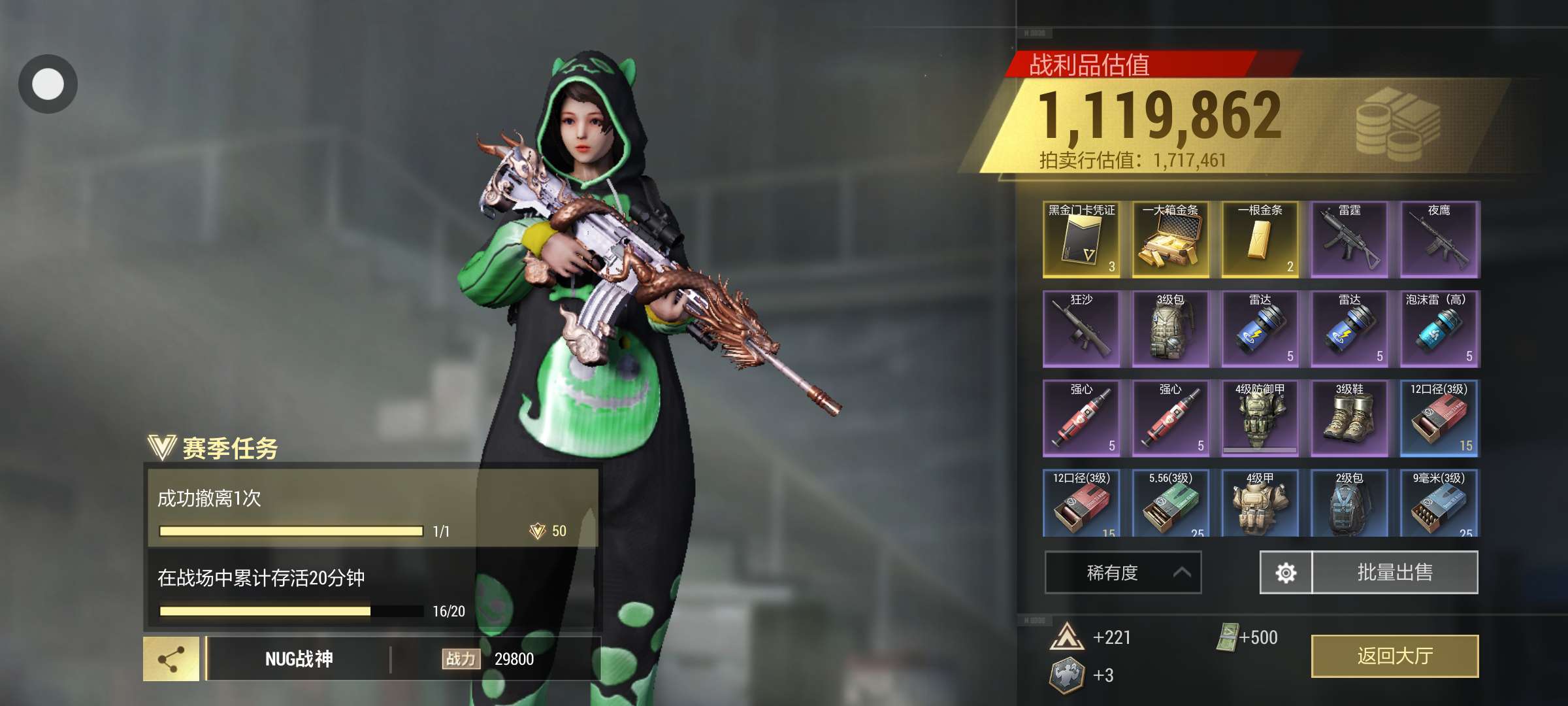Activate the 批量出售 bulk sell button
The width and height of the screenshot is (1568, 706).
[1394, 573]
